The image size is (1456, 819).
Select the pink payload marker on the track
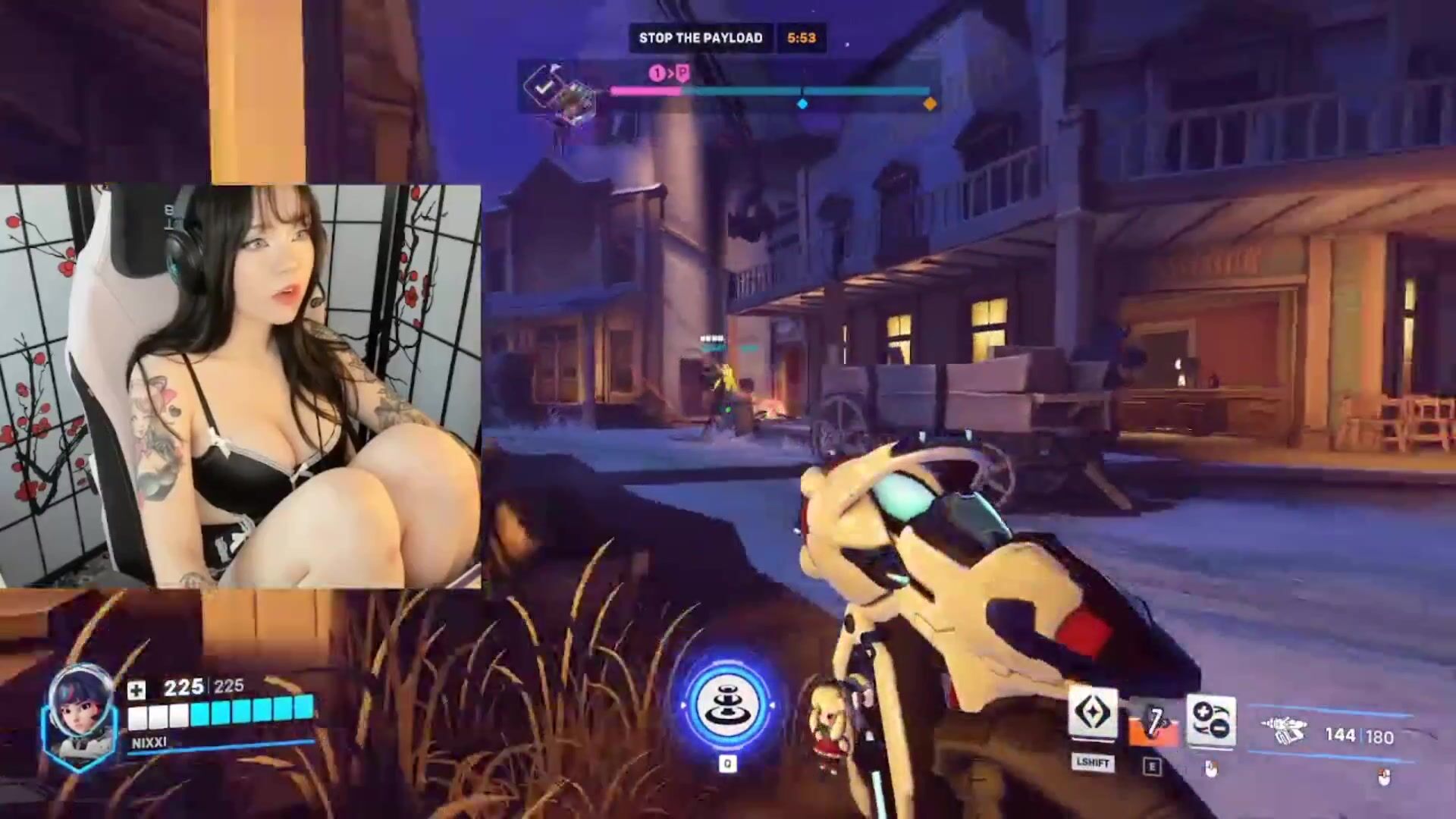(682, 74)
